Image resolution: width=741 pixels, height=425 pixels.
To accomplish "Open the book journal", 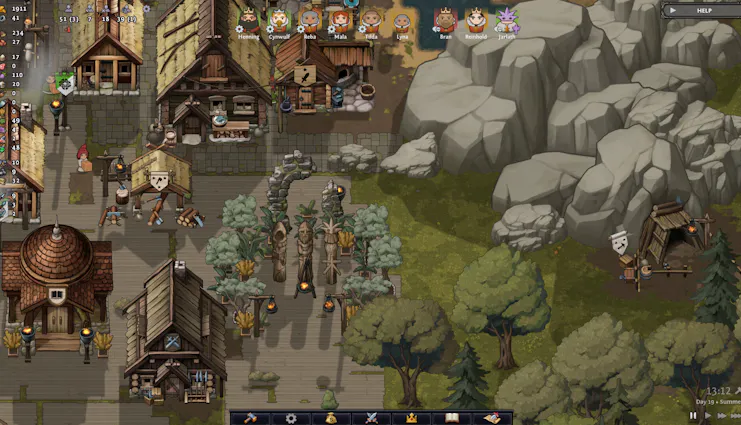I will (450, 418).
